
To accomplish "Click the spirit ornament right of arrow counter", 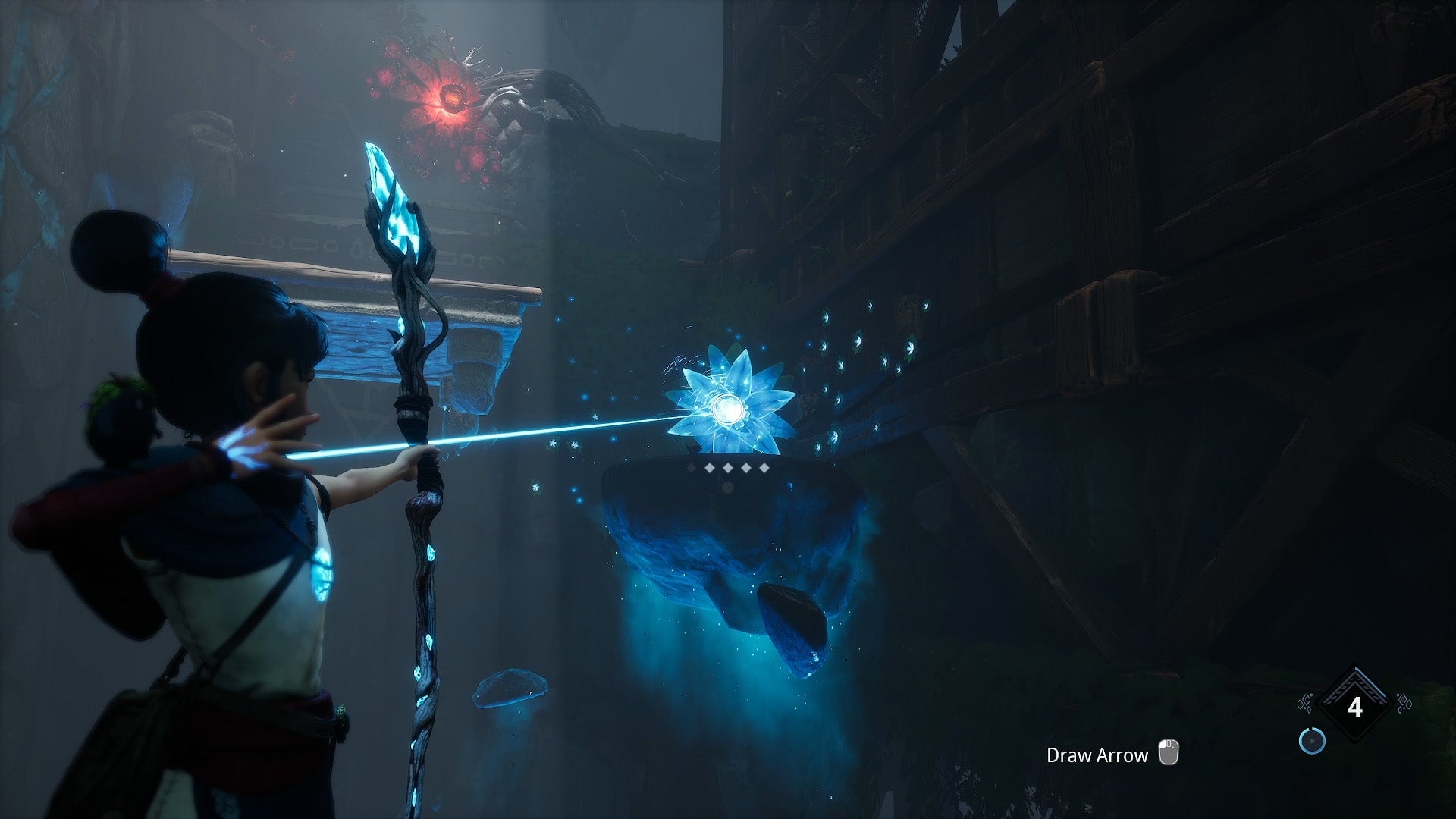I will [x=1404, y=704].
